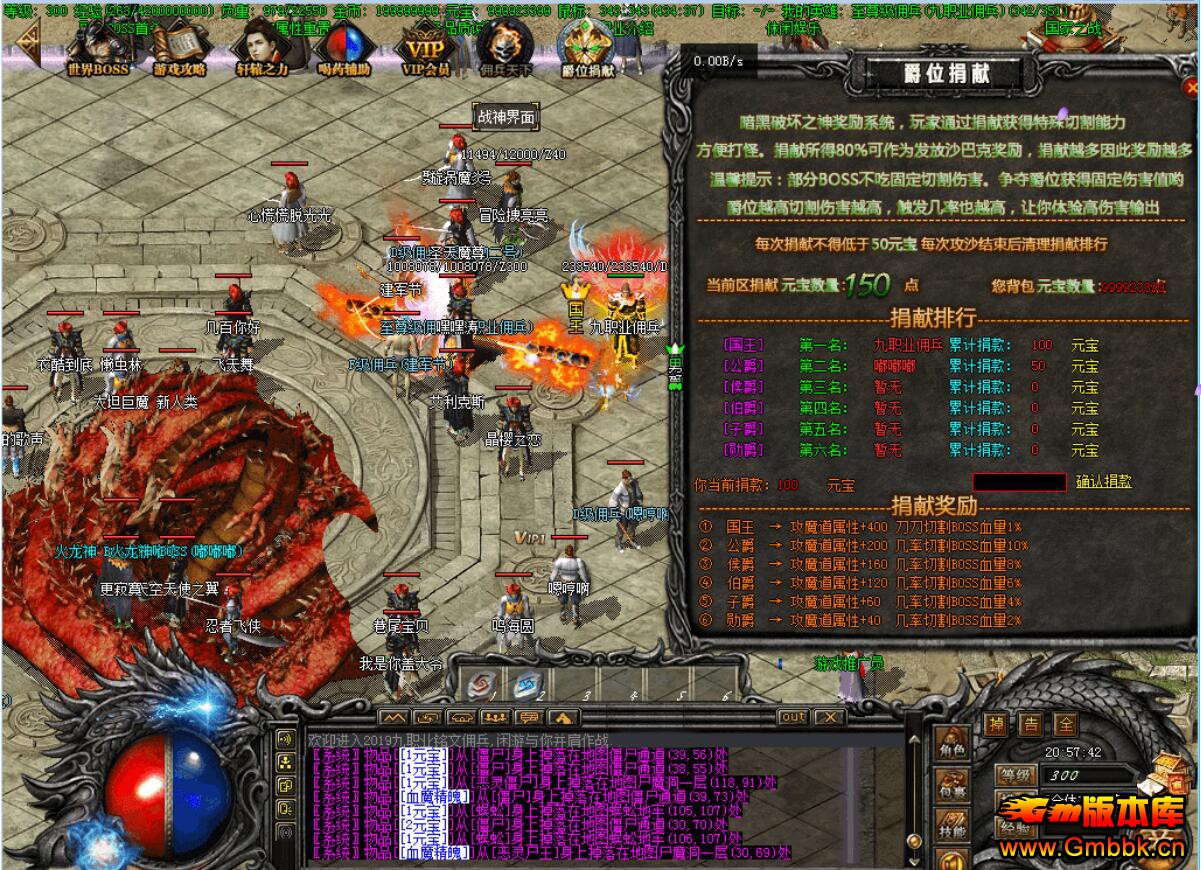Click the 掉 drop toggle button

coord(996,724)
